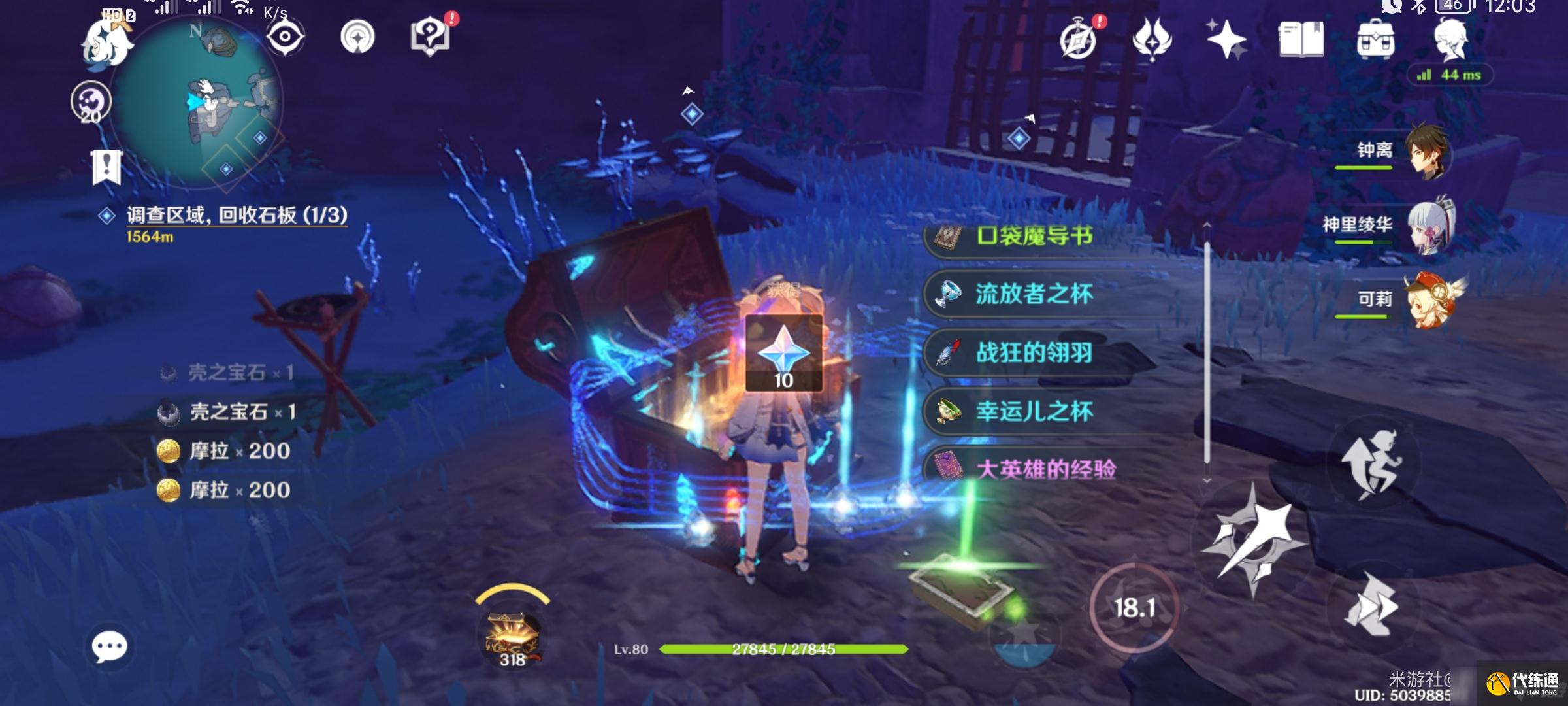Image resolution: width=1568 pixels, height=706 pixels.
Task: Open the Archive book icon
Action: click(1302, 38)
